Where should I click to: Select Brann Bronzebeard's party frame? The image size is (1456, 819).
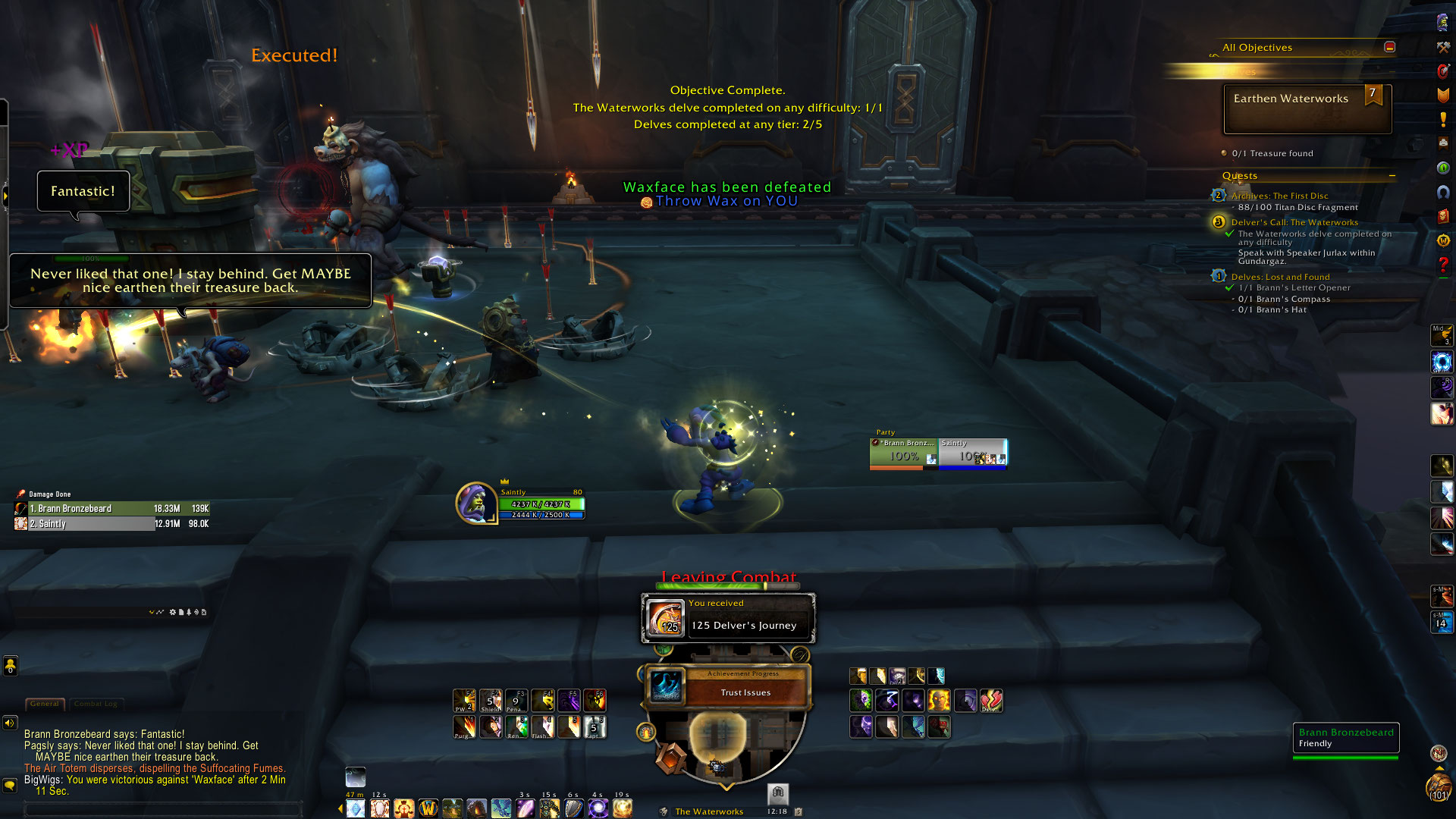903,453
